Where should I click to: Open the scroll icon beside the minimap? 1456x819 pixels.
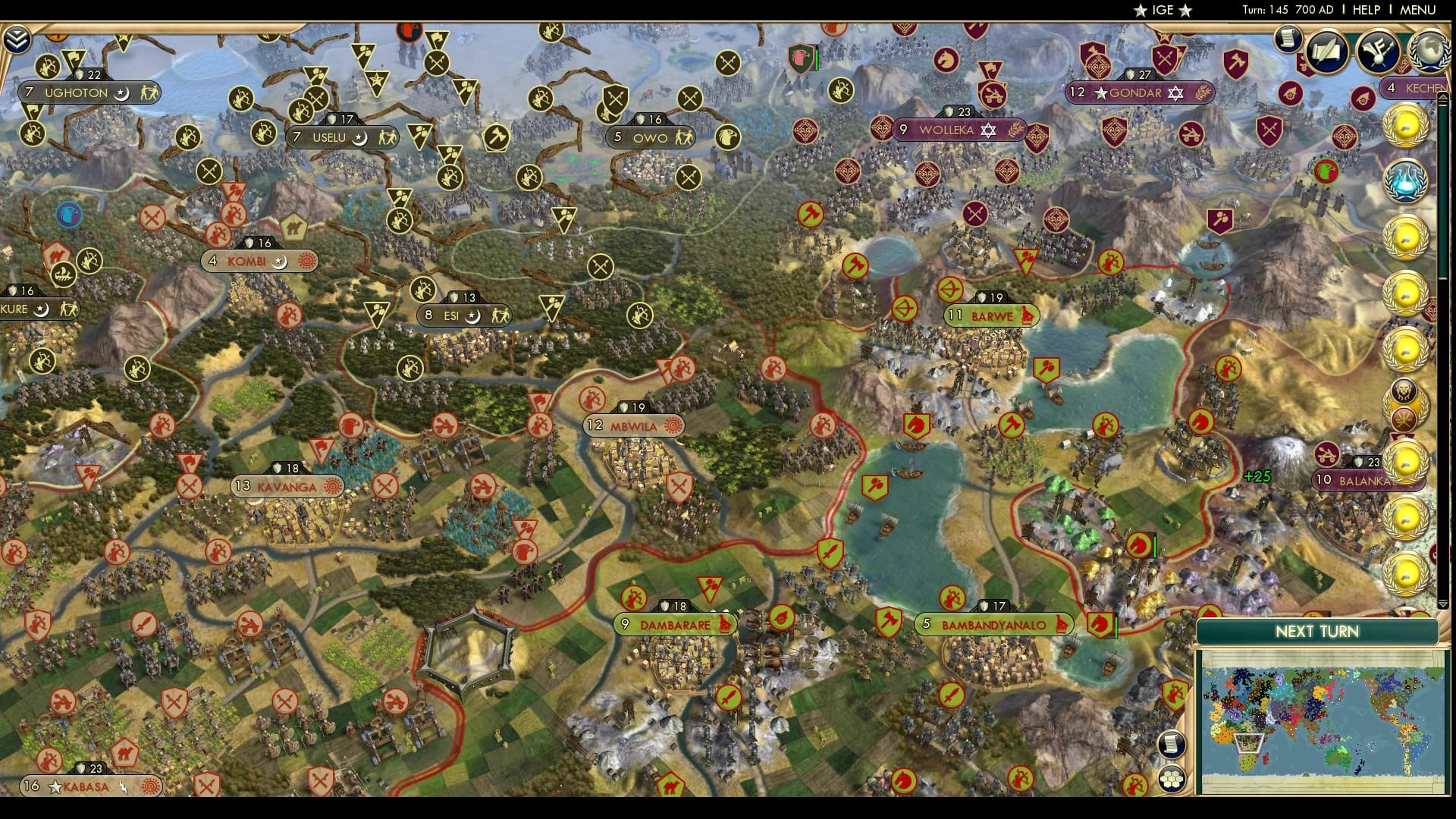pyautogui.click(x=1171, y=745)
